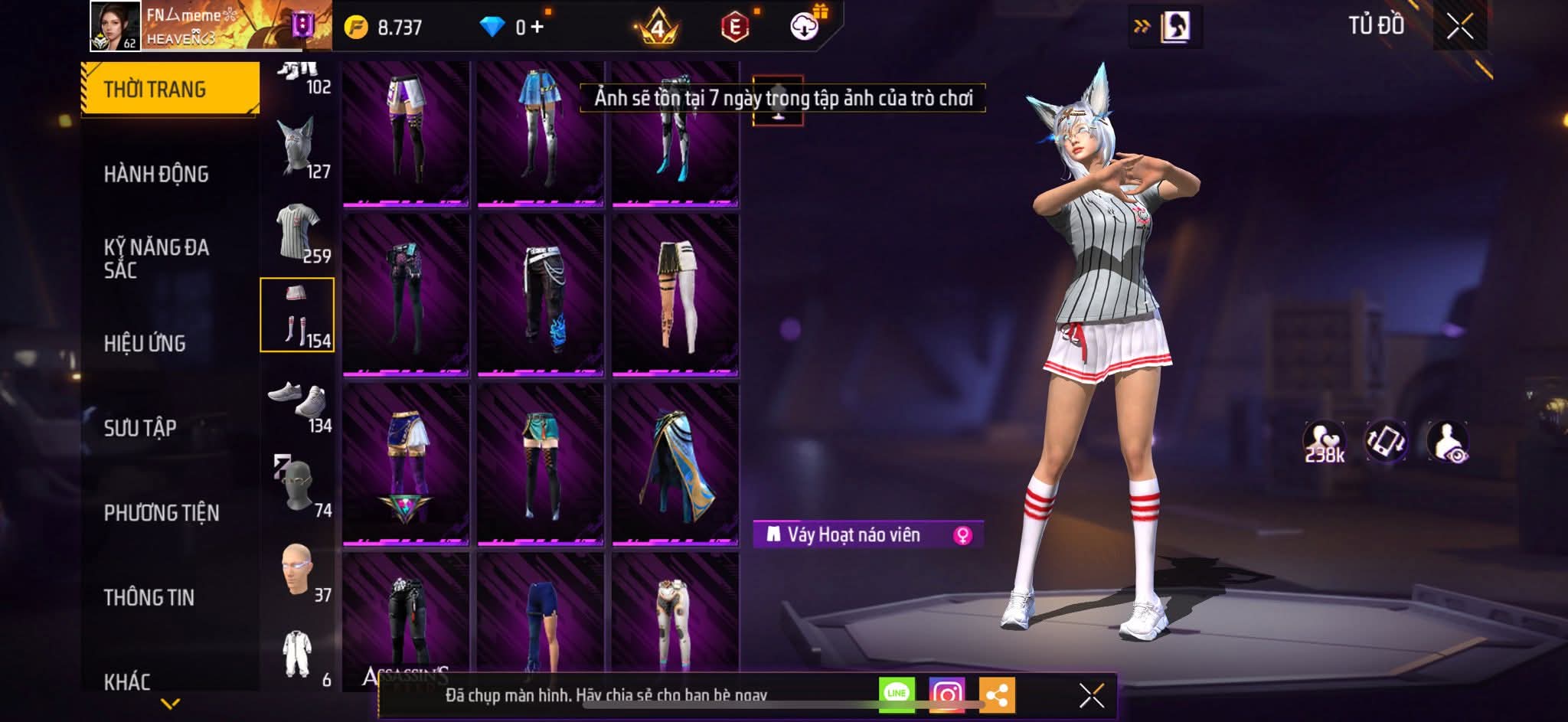Share screenshot to LINE

[x=897, y=694]
